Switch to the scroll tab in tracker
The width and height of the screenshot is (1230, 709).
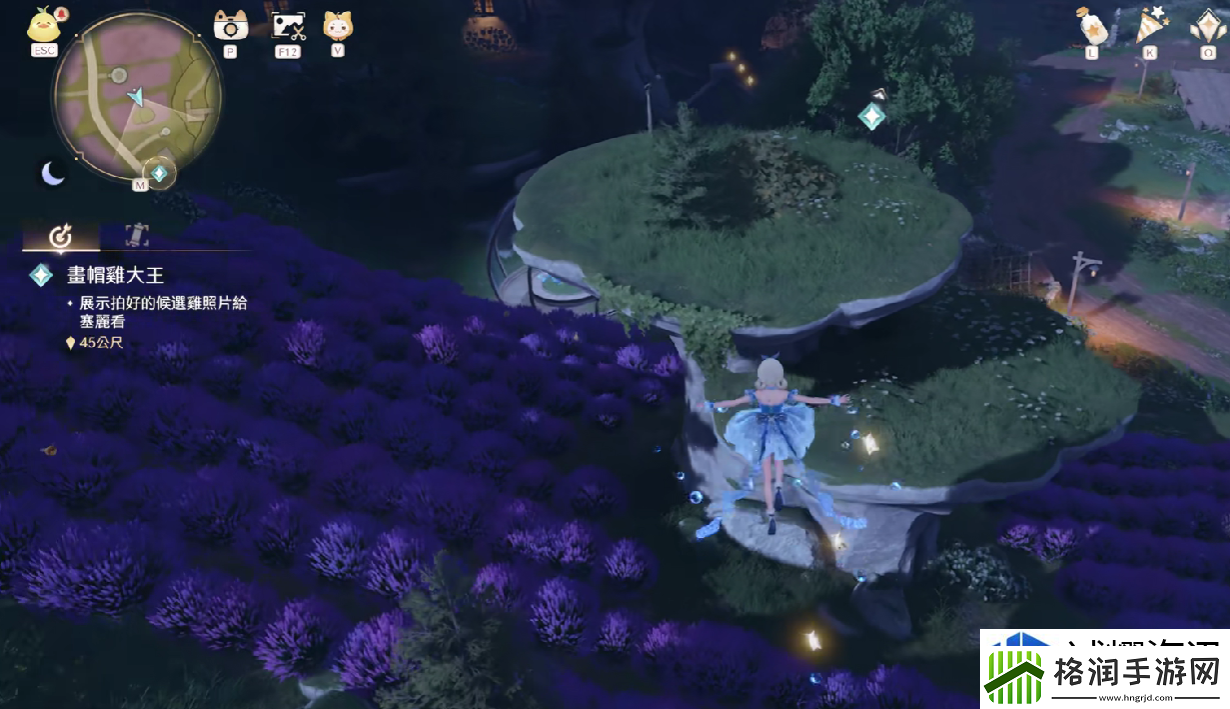[x=136, y=236]
